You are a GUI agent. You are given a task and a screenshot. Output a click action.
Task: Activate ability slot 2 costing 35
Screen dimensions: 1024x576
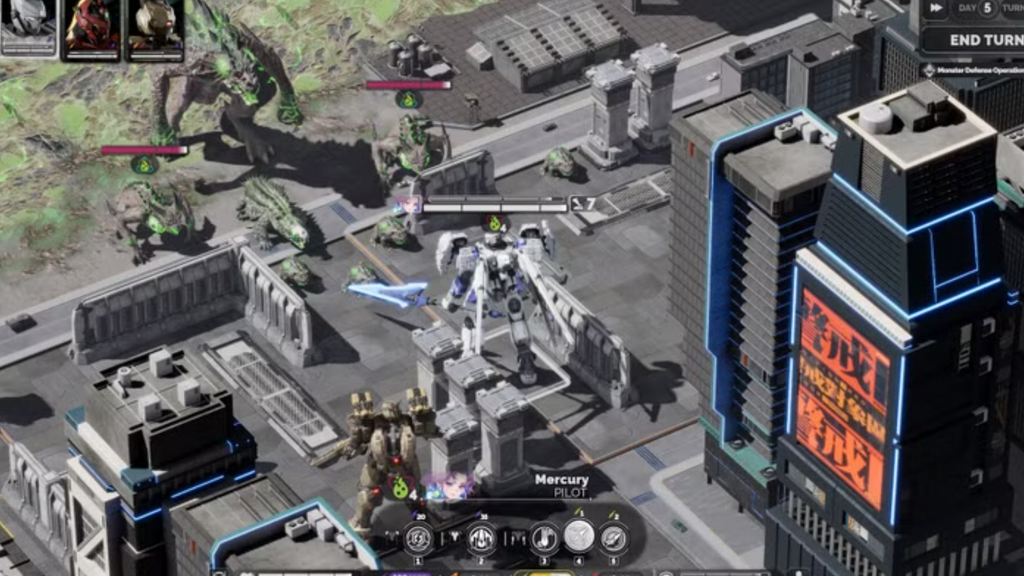pos(481,539)
